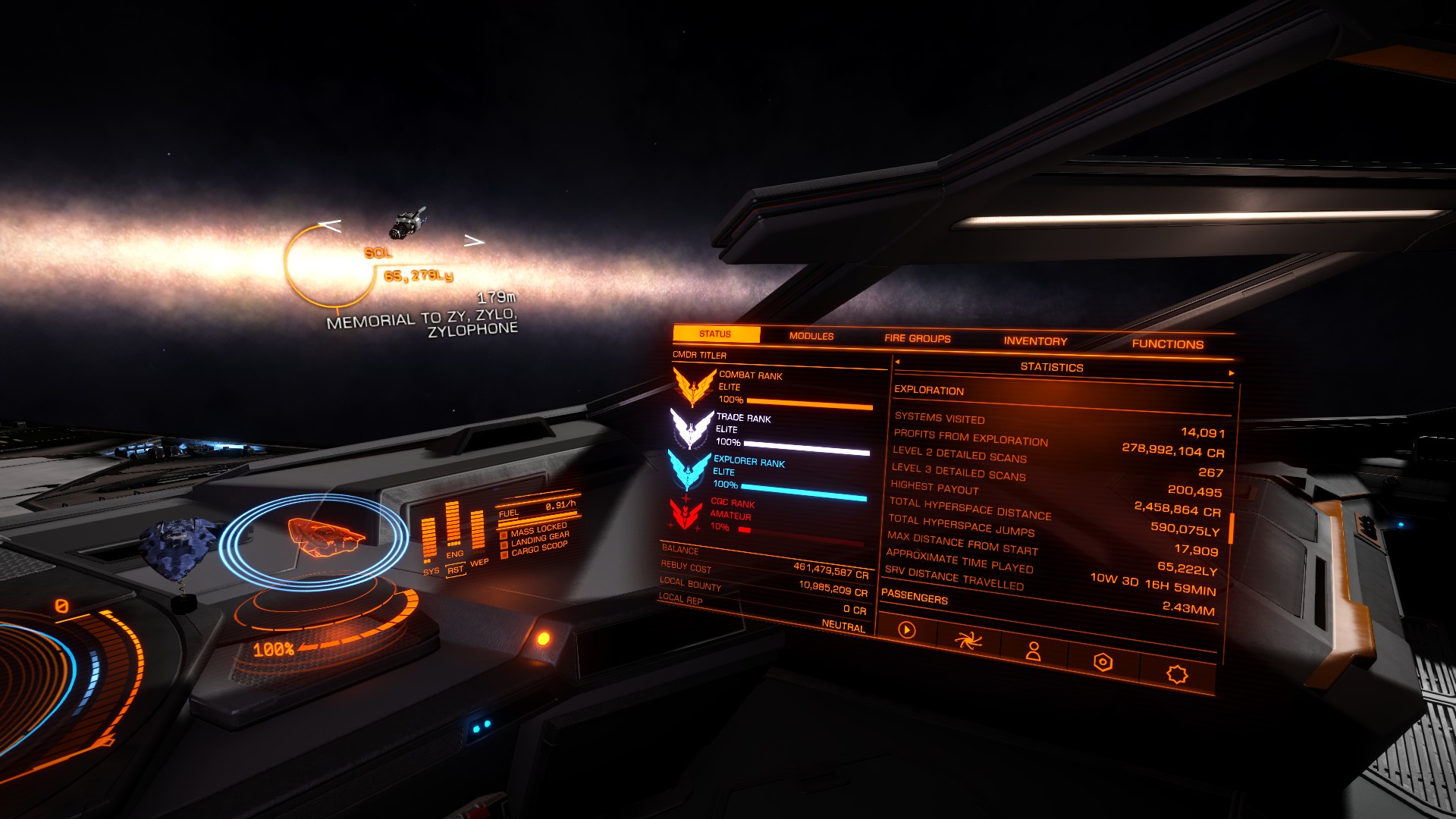Choose the person silhouette icon
Viewport: 1456px width, 819px height.
[1033, 651]
